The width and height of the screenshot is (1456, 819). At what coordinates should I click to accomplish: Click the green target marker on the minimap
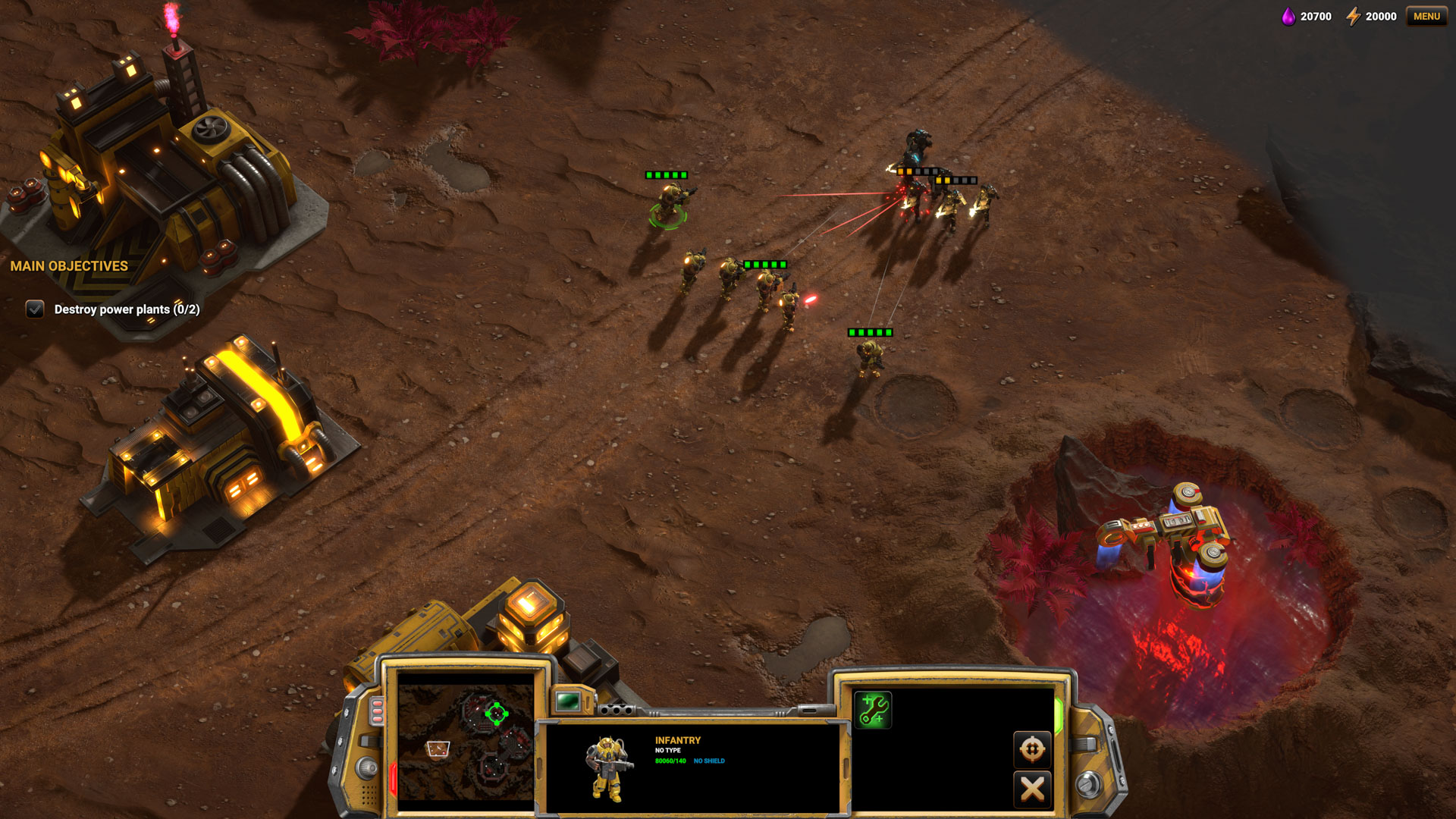pyautogui.click(x=496, y=713)
